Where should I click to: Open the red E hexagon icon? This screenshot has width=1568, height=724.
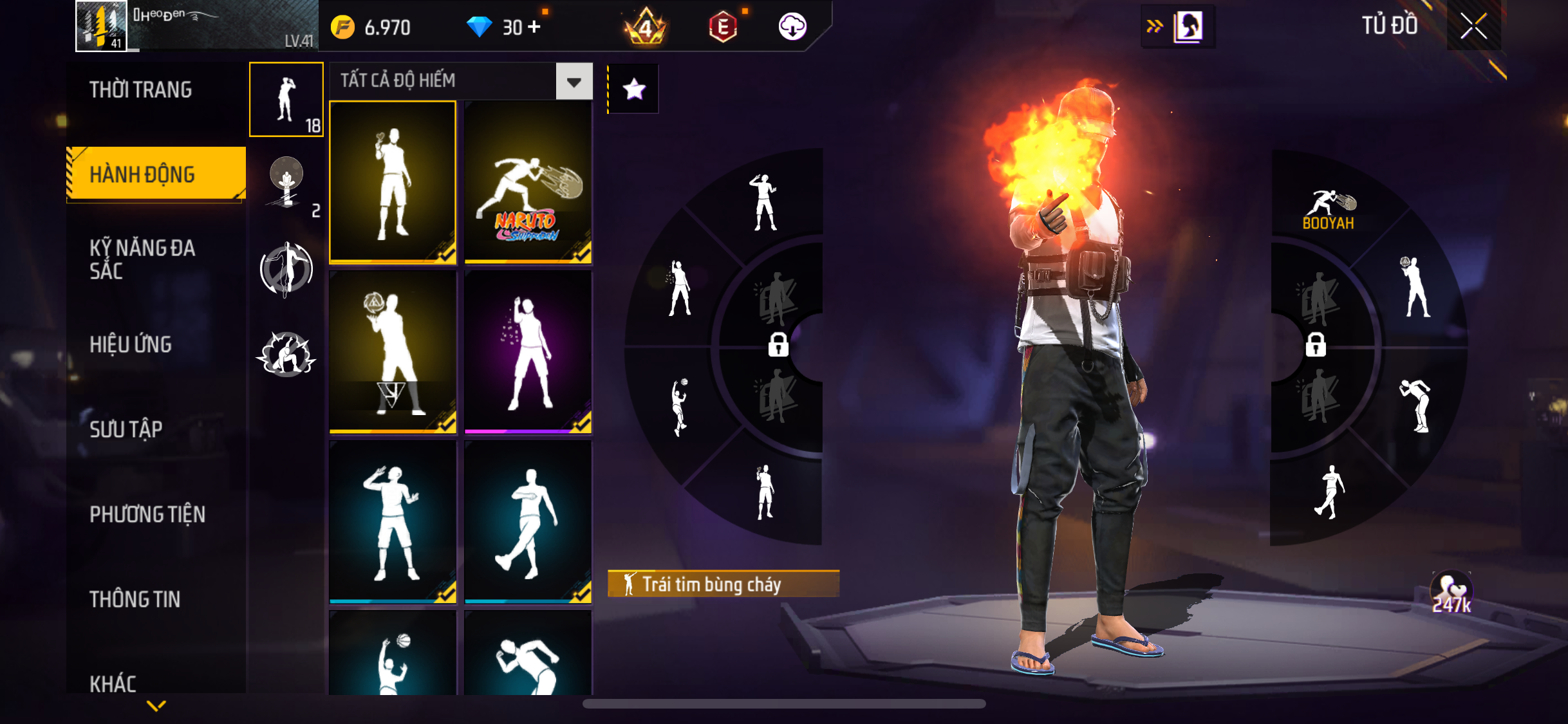(723, 27)
